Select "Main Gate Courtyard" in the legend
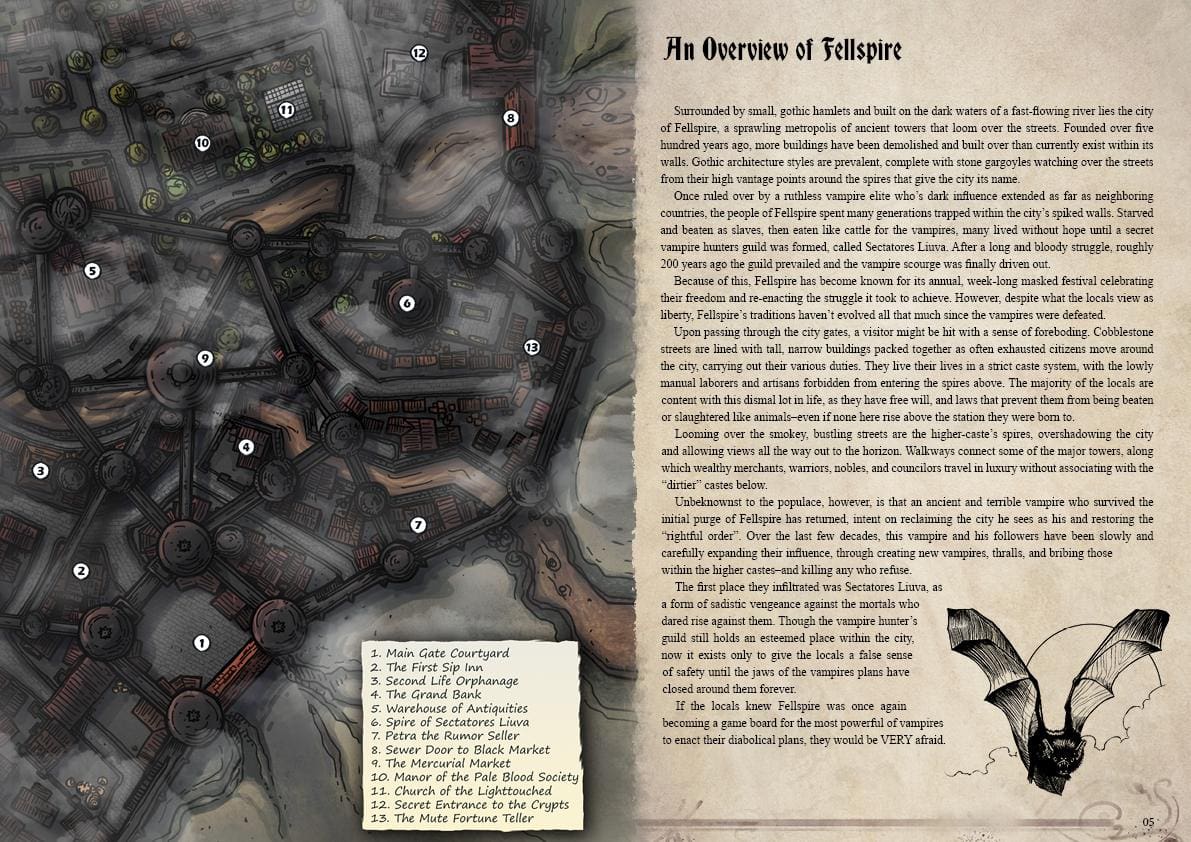The image size is (1191, 842). 440,653
